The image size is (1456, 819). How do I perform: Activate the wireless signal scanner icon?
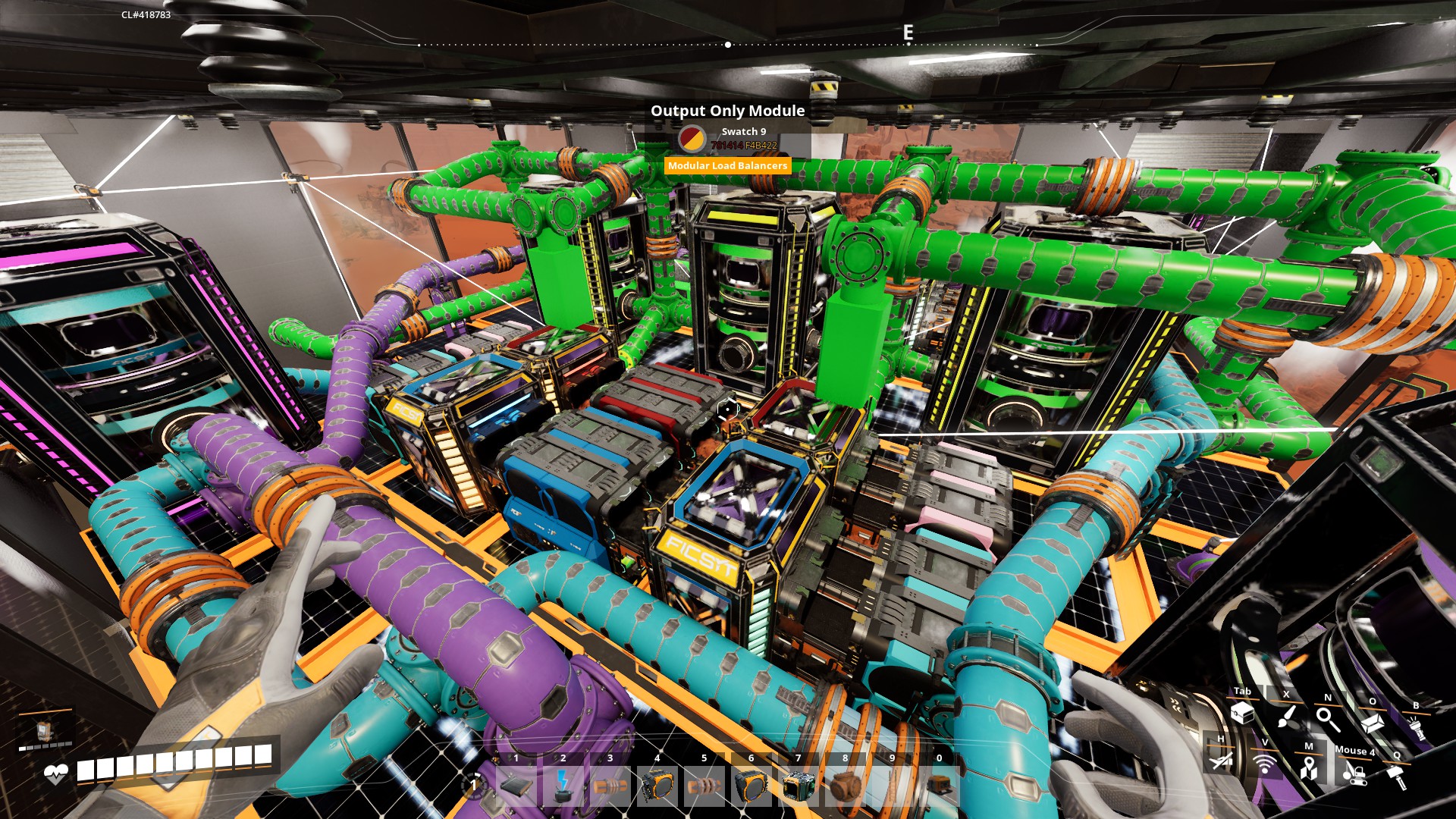point(1264,763)
